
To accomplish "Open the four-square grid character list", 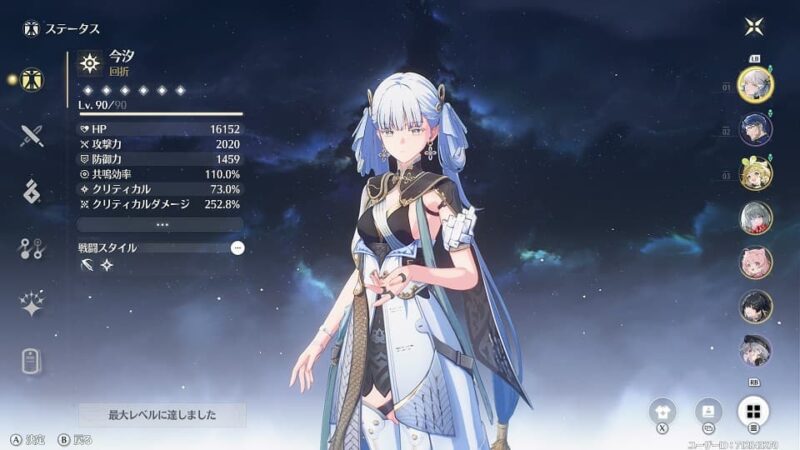I will [754, 410].
